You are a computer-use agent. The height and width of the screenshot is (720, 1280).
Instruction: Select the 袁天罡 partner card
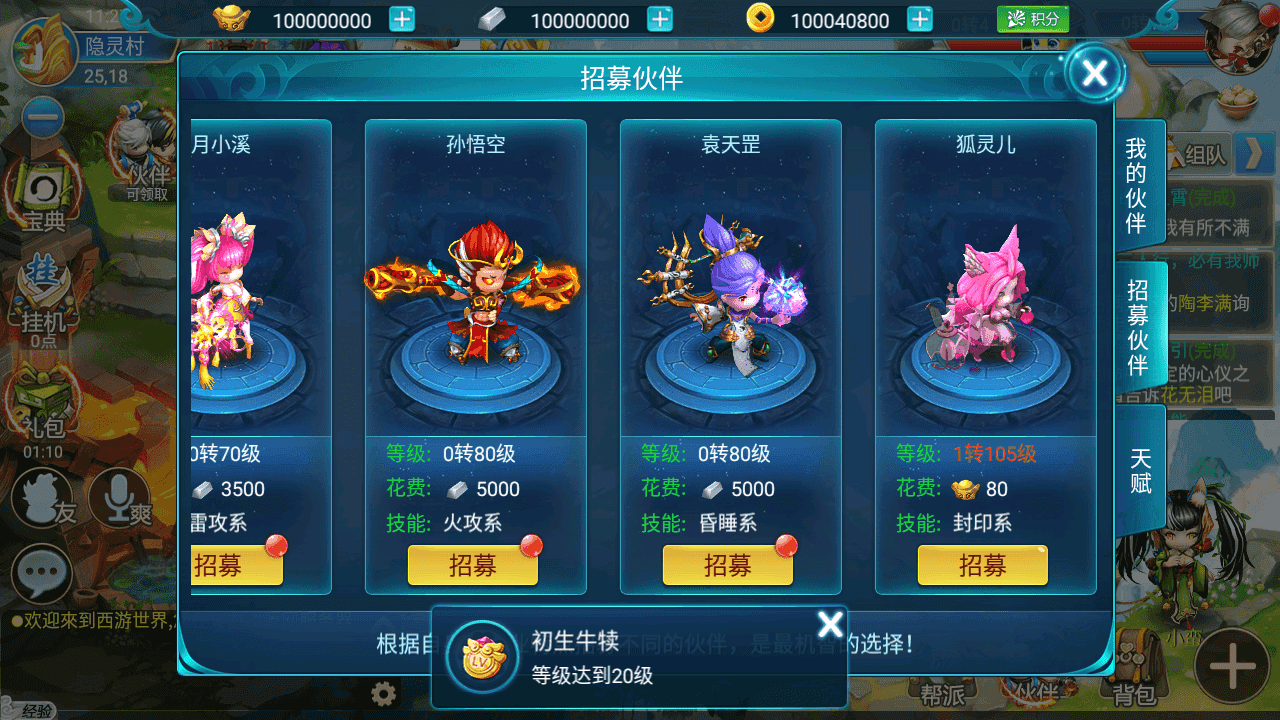coord(730,290)
